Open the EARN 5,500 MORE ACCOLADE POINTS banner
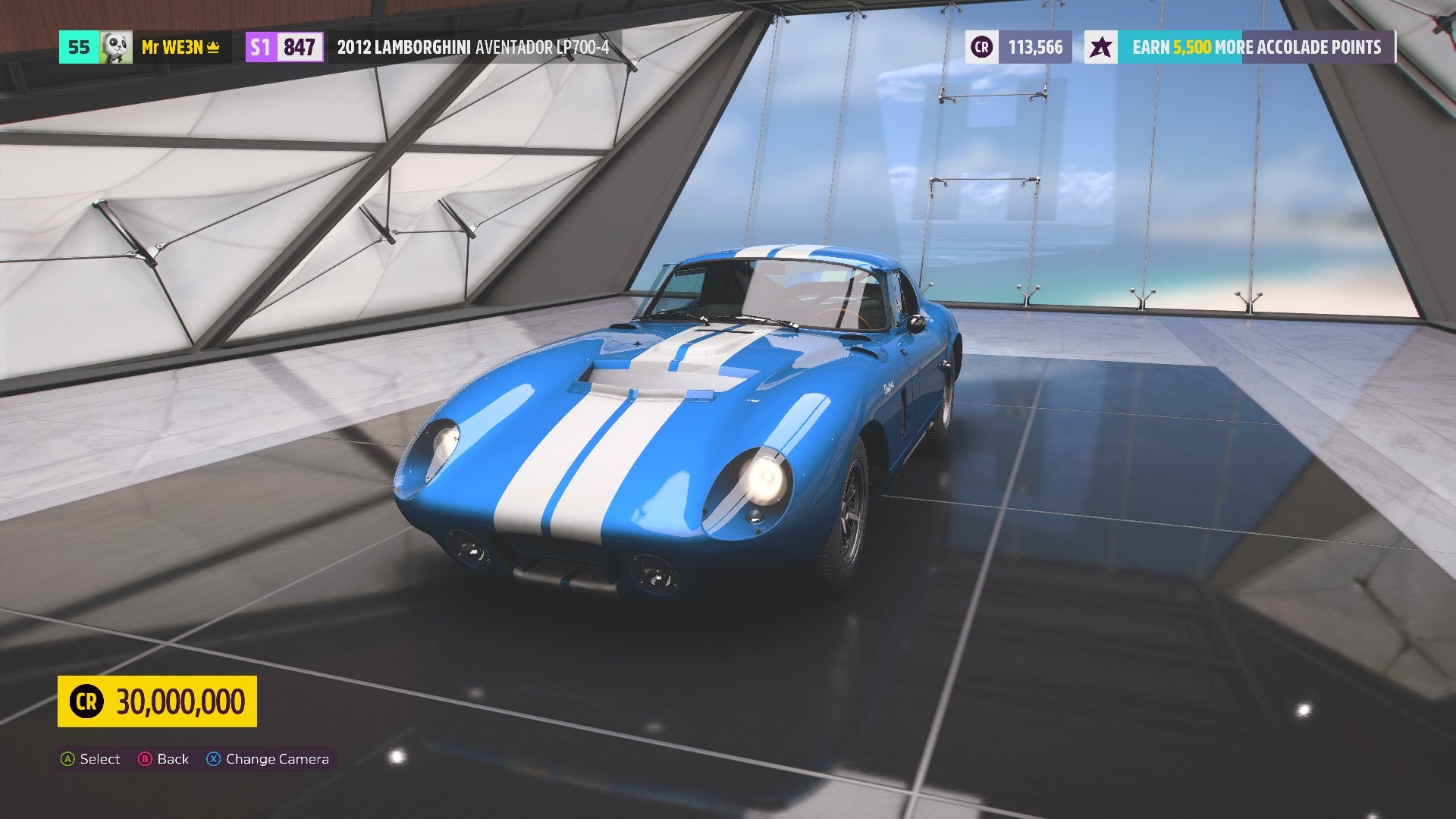Image resolution: width=1456 pixels, height=819 pixels. coord(1255,47)
